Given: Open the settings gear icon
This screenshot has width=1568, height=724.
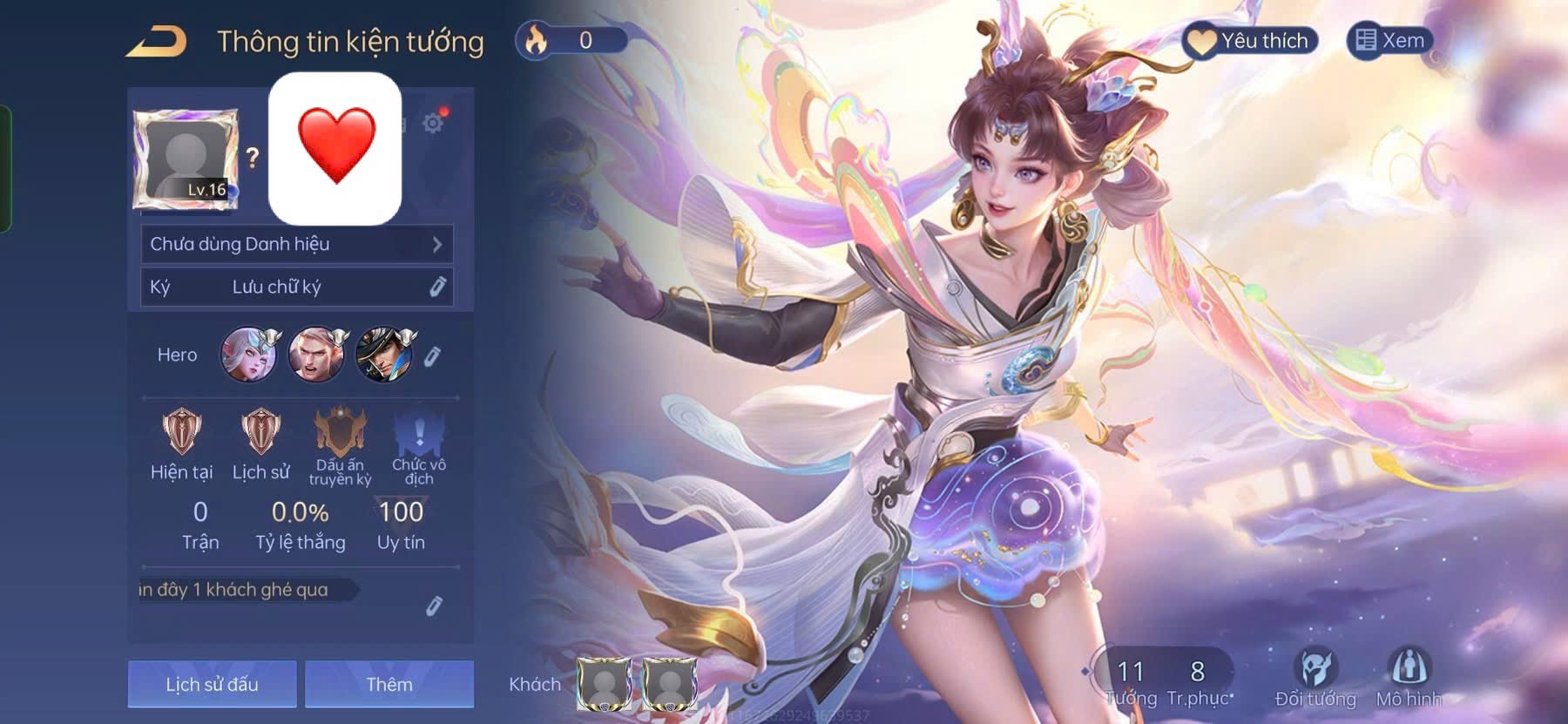Looking at the screenshot, I should click(x=432, y=123).
